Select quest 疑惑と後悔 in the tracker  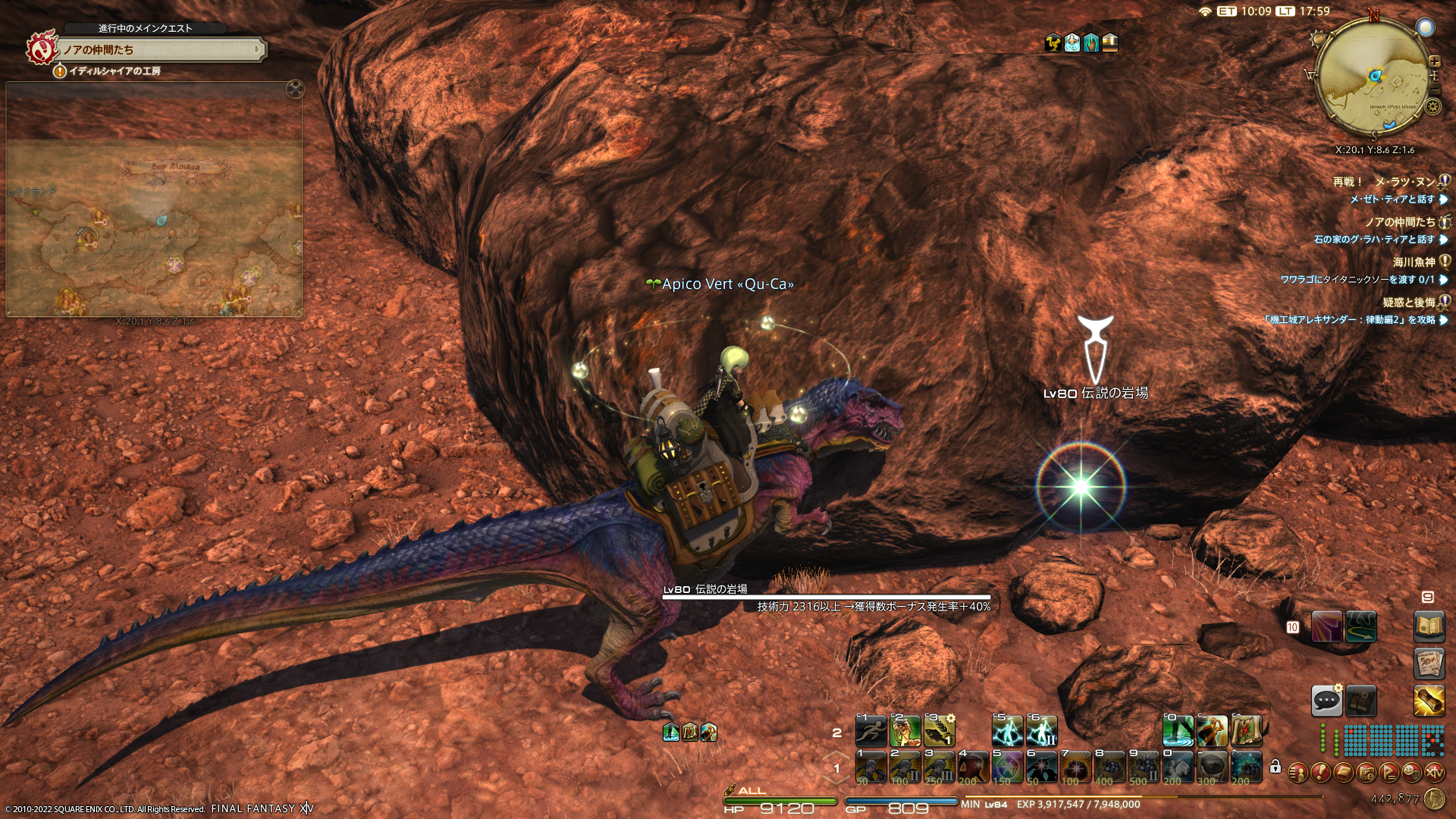[x=1409, y=303]
